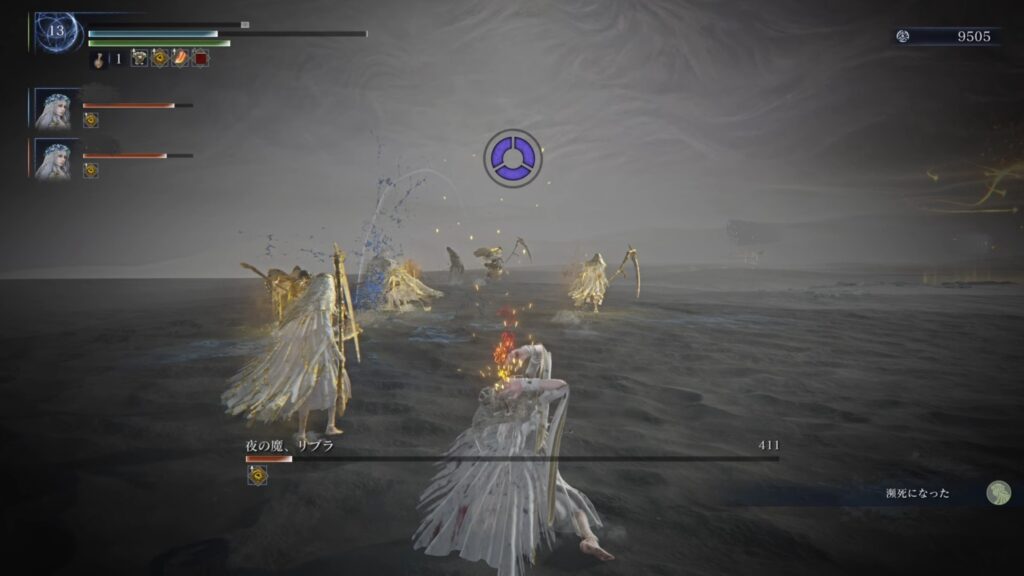Click the round green near-death notification icon
The width and height of the screenshot is (1024, 576).
(998, 492)
